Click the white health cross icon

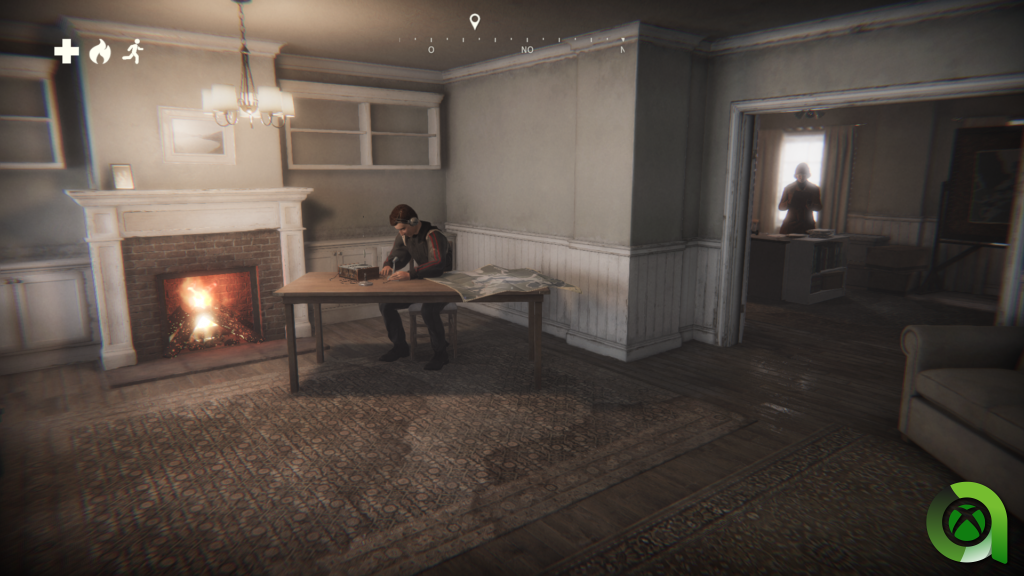[x=66, y=52]
